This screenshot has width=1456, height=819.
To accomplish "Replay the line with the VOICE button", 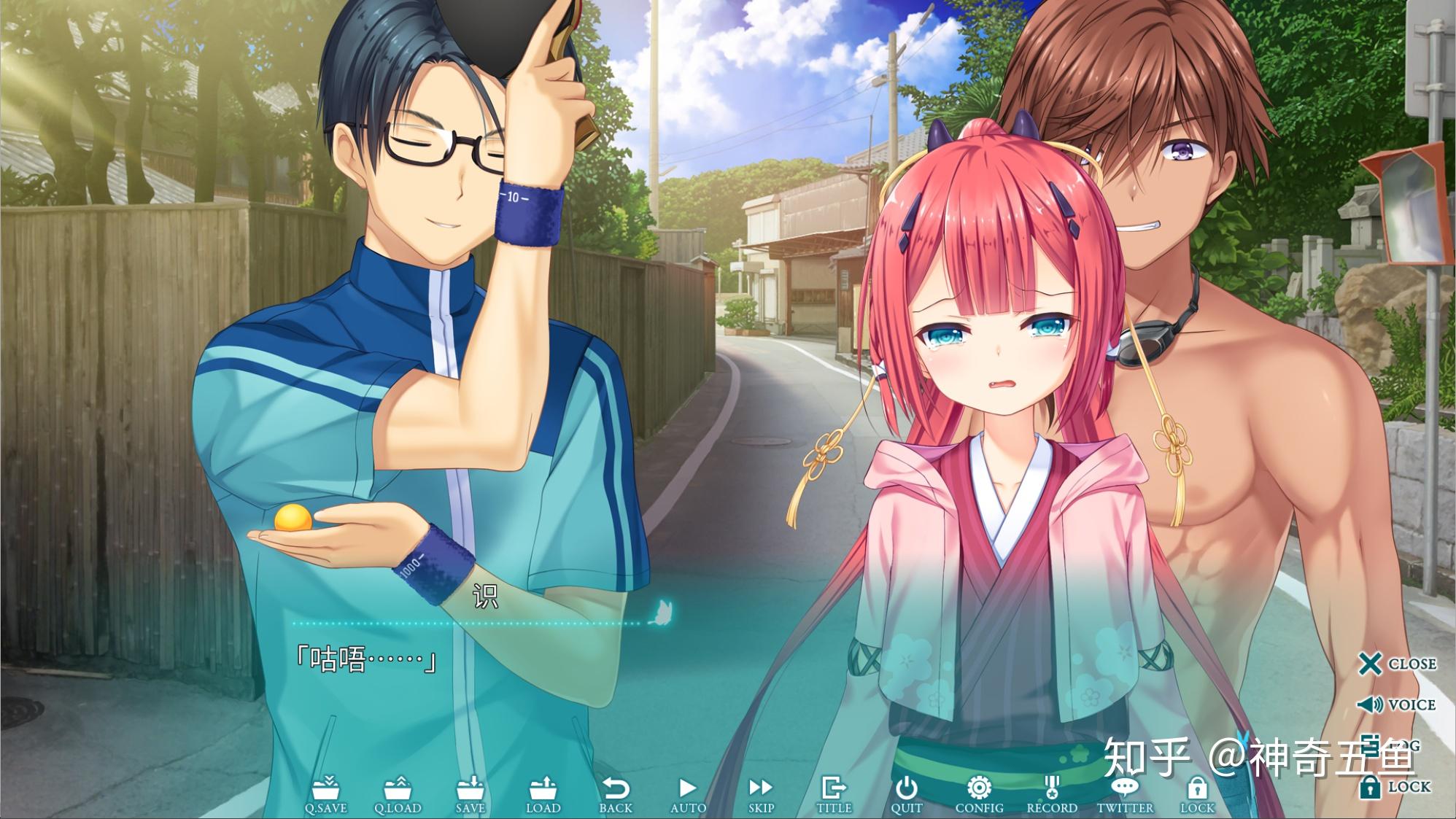I will coord(1396,705).
